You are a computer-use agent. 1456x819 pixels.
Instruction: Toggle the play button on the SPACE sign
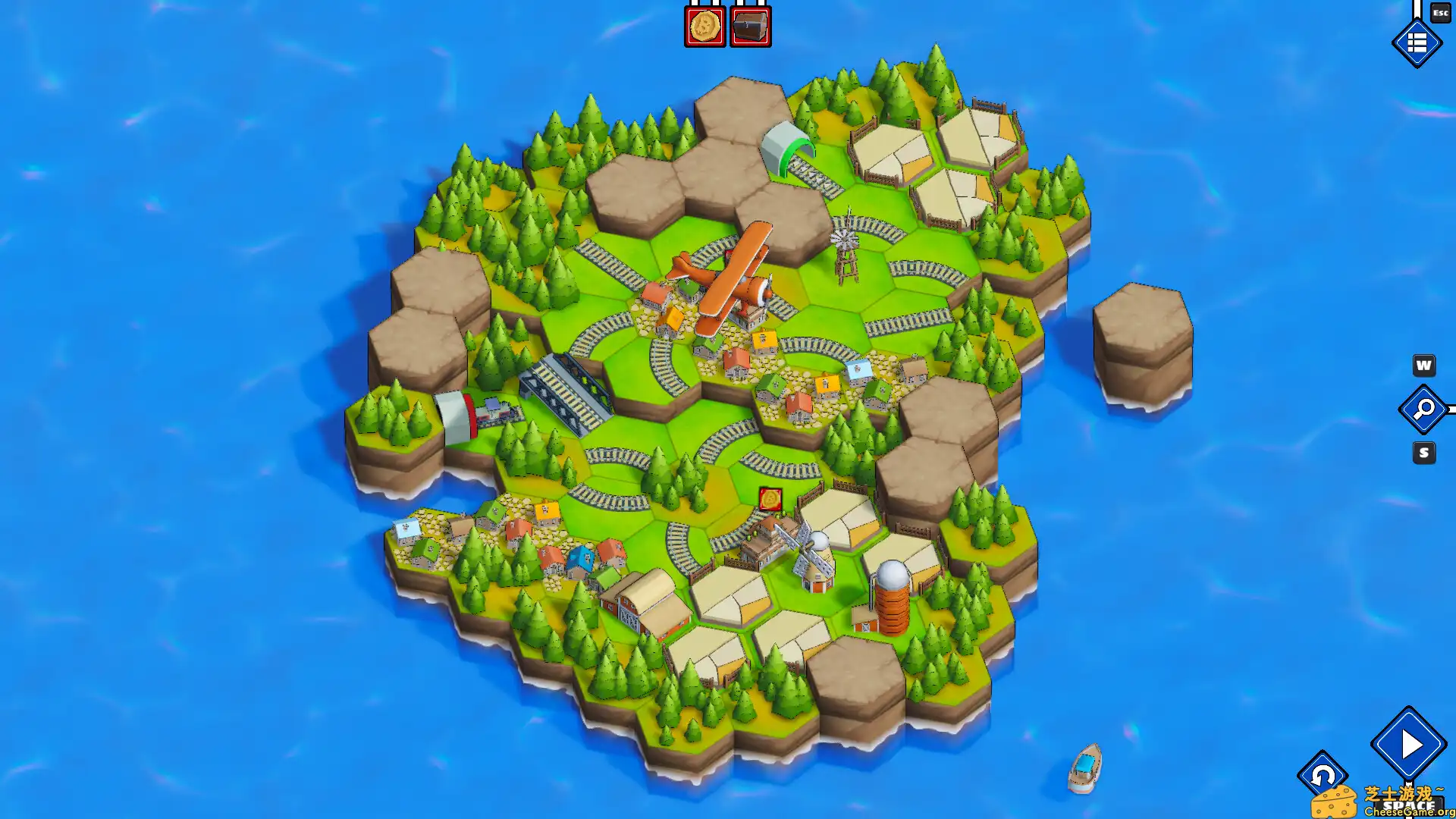pos(1408,745)
